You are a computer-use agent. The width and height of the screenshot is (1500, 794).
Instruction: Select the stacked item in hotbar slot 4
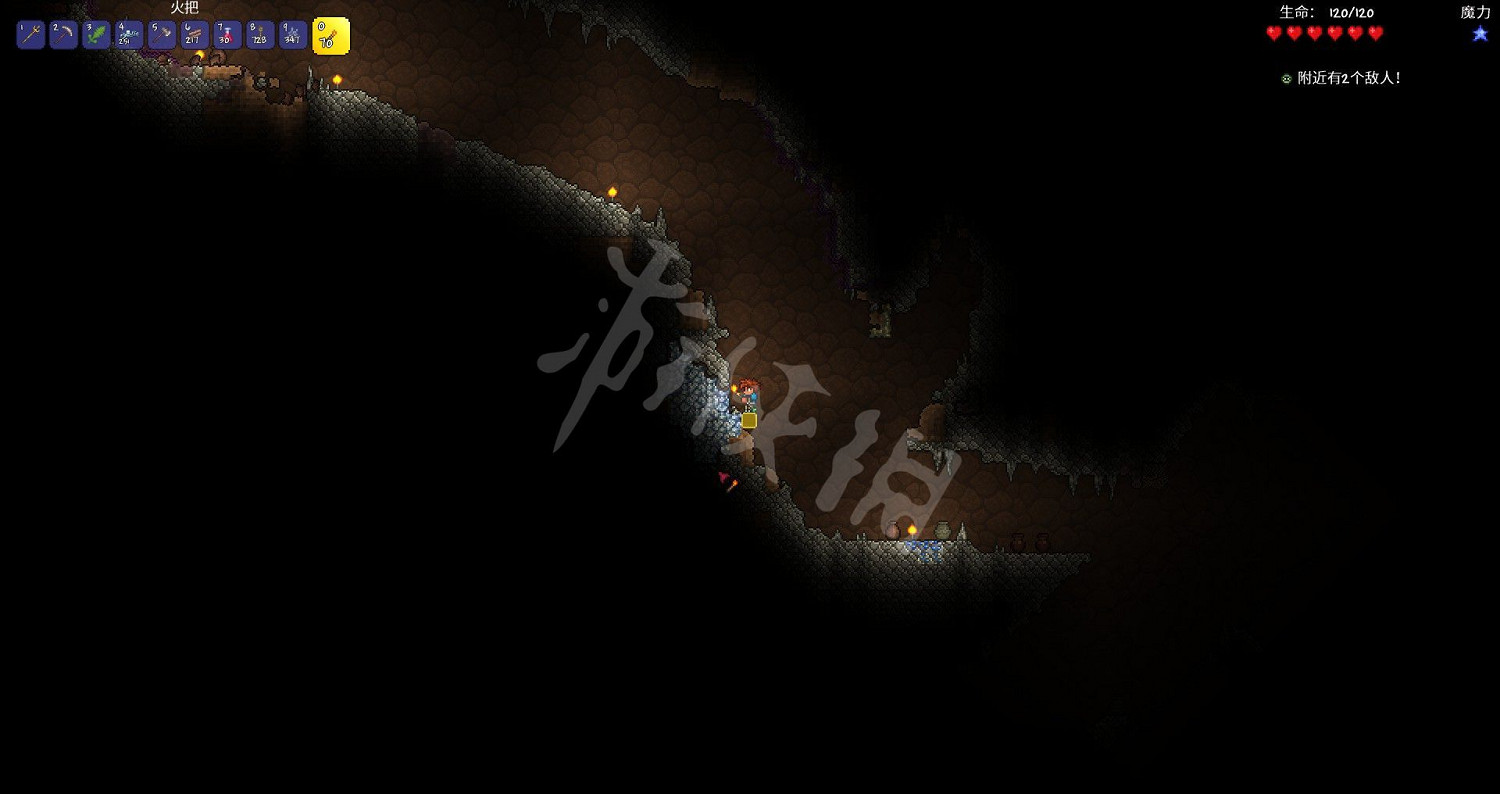point(128,34)
